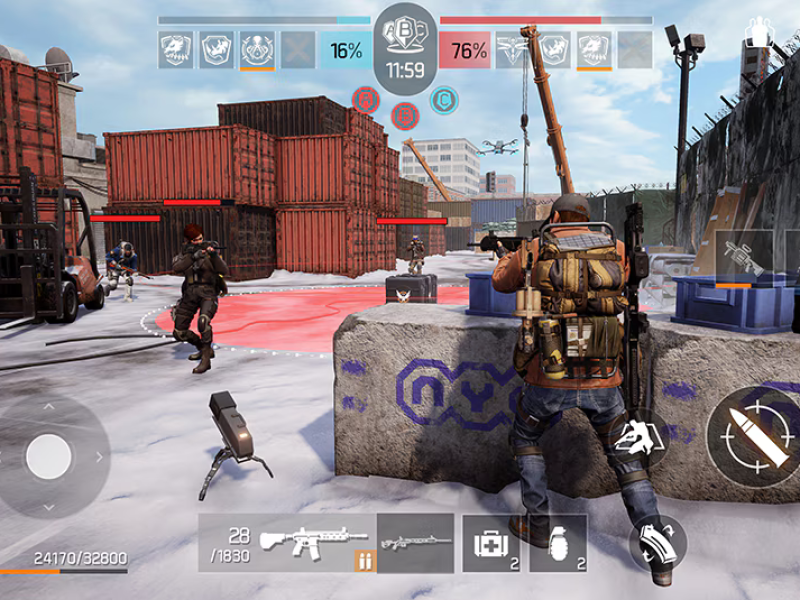
Task: Reload using the magazine button
Action: click(x=657, y=543)
